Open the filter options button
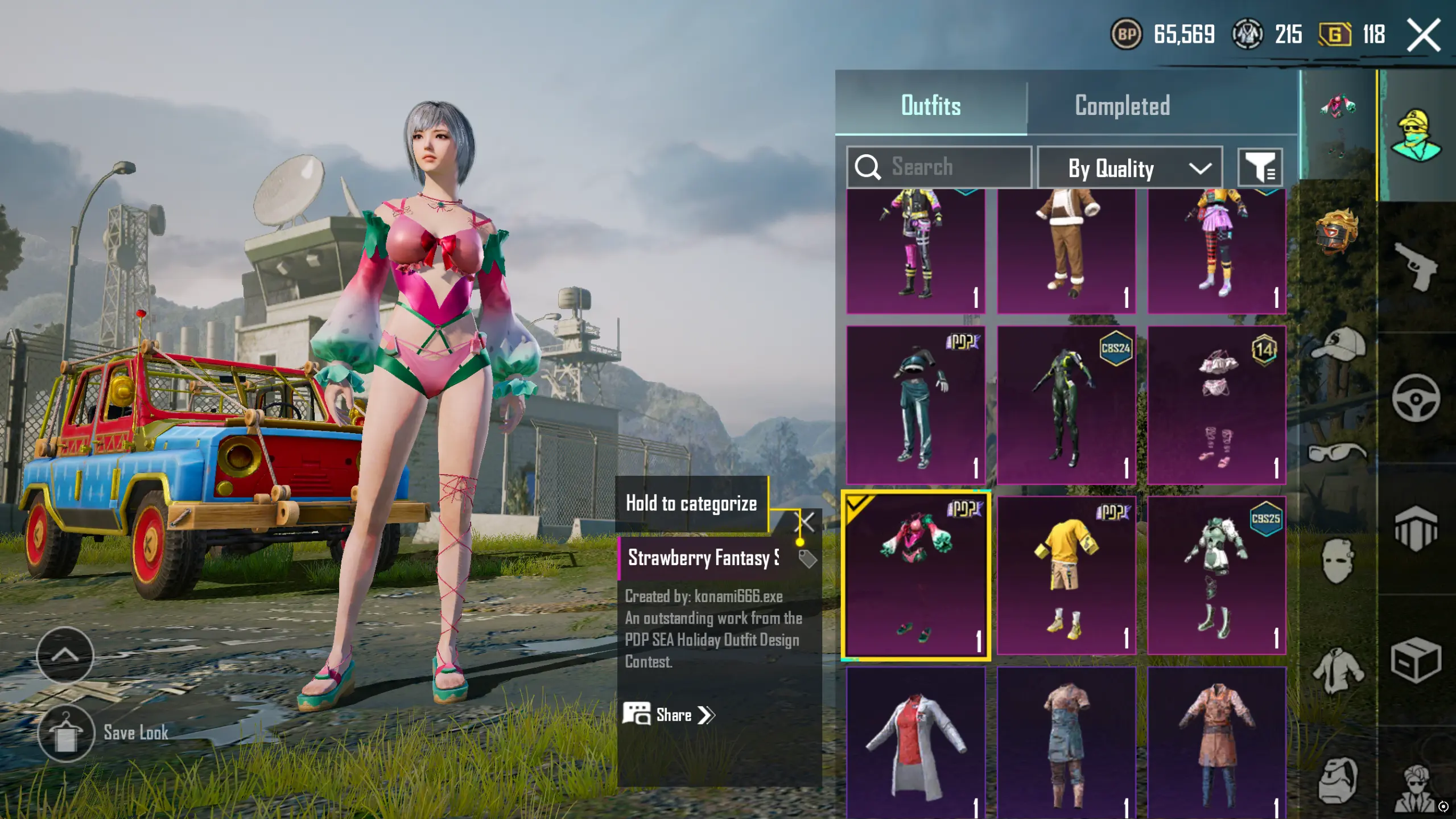The image size is (1456, 819). pyautogui.click(x=1260, y=168)
